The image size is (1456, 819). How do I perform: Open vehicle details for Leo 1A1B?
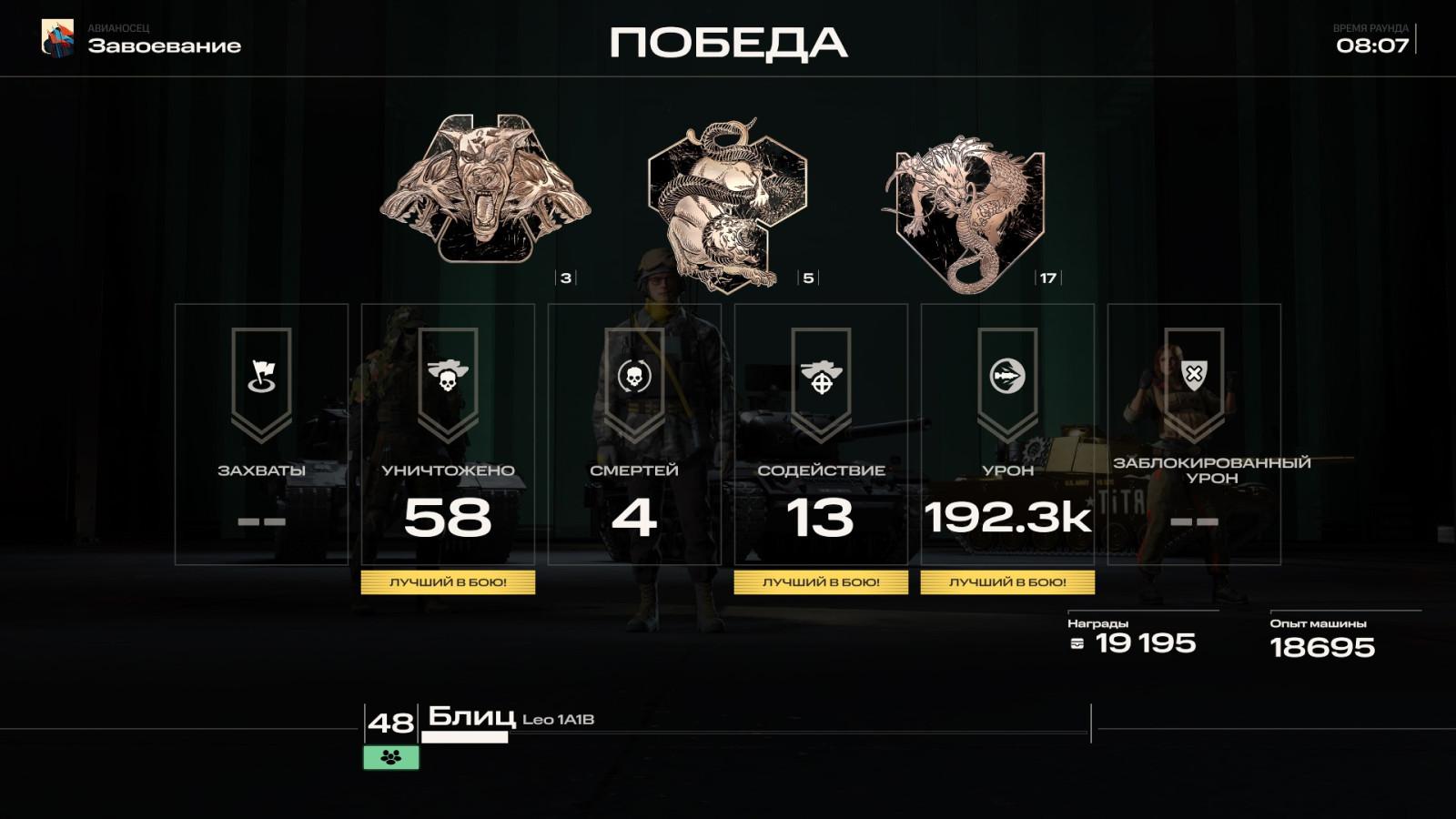(x=559, y=722)
